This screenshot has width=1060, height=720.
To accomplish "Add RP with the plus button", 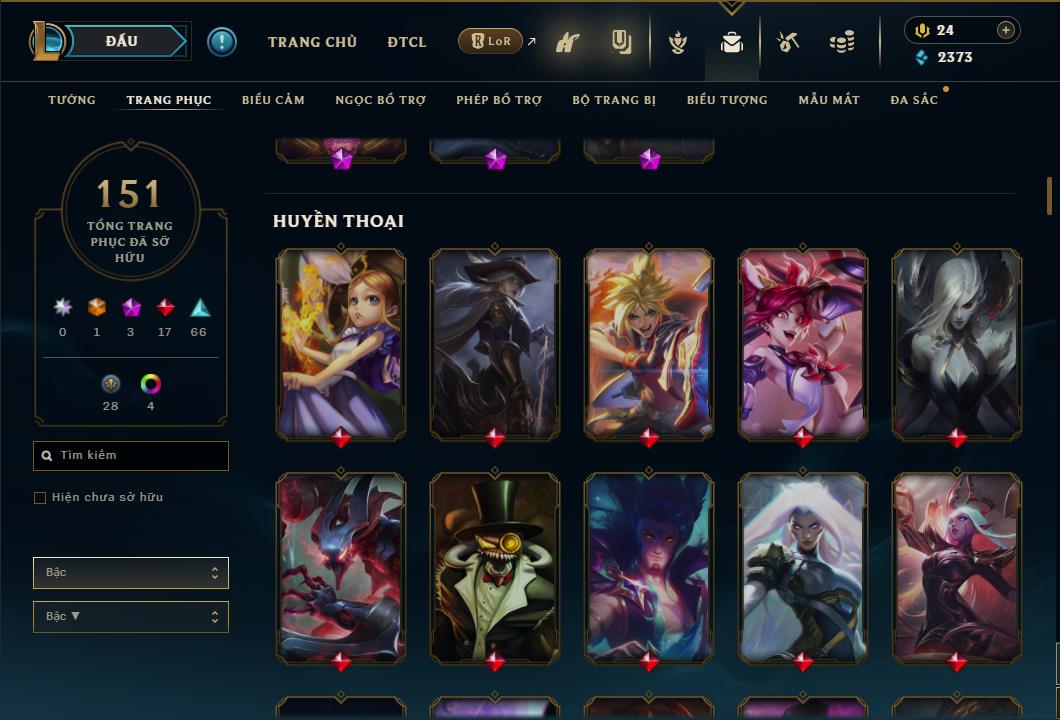I will pyautogui.click(x=1006, y=30).
